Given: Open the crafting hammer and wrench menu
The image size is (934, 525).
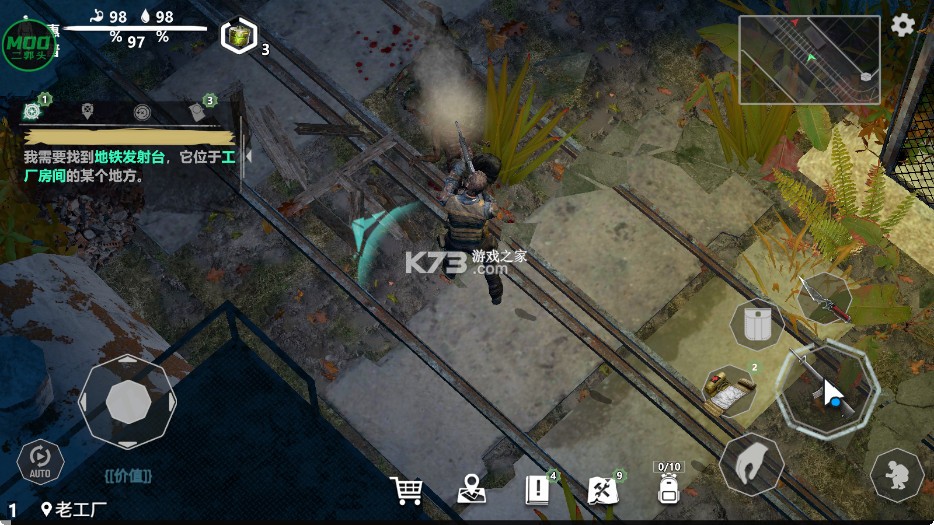Looking at the screenshot, I should click(x=603, y=489).
